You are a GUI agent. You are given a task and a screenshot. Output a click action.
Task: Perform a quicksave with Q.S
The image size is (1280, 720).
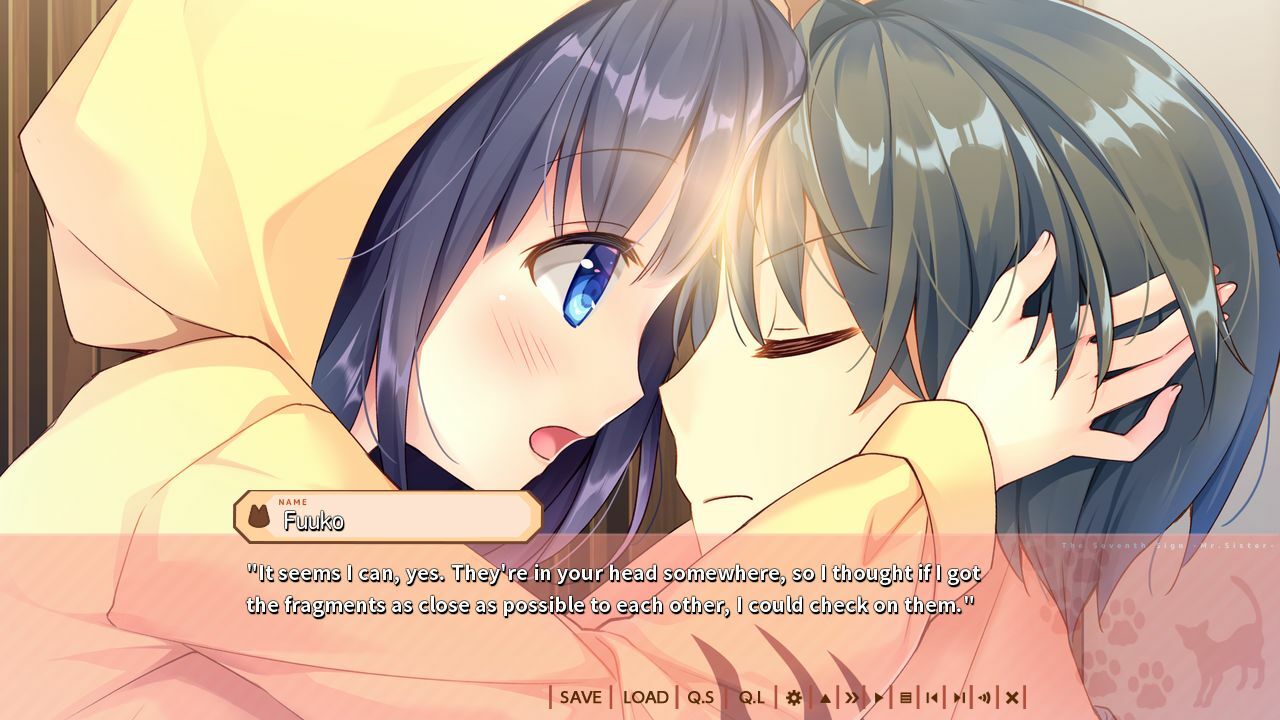tap(699, 697)
